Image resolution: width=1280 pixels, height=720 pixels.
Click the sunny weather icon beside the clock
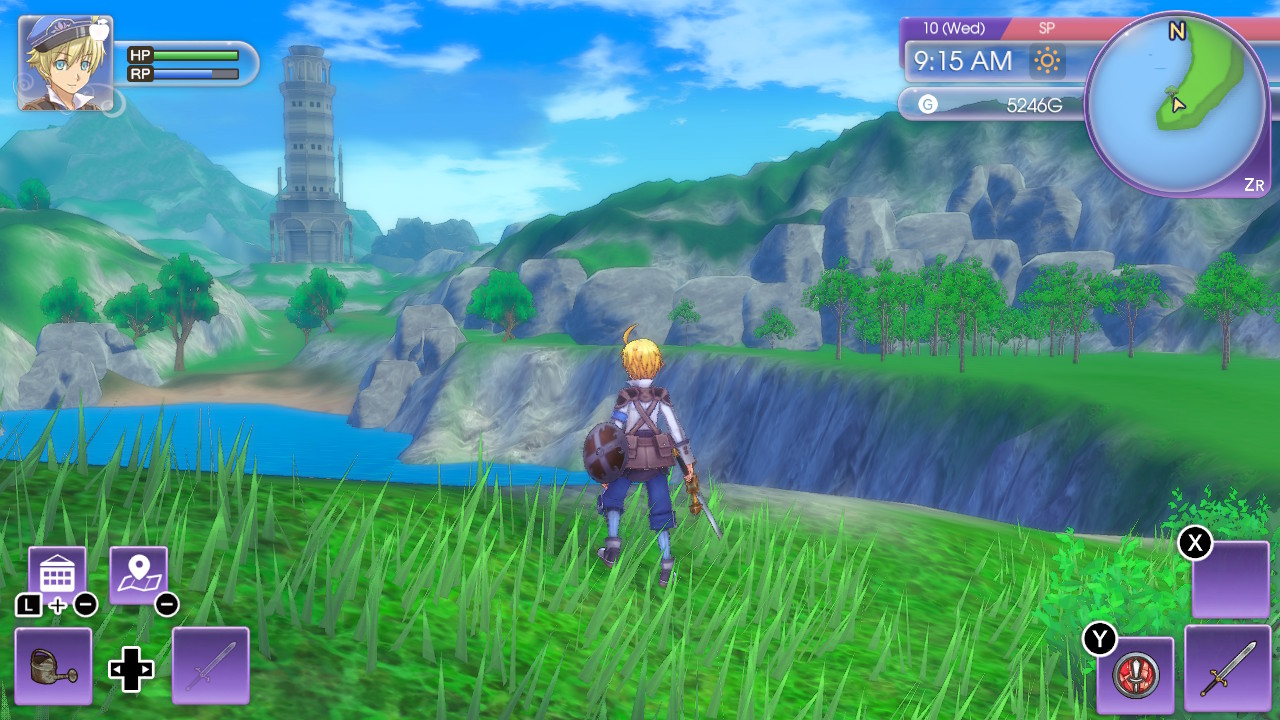1046,62
